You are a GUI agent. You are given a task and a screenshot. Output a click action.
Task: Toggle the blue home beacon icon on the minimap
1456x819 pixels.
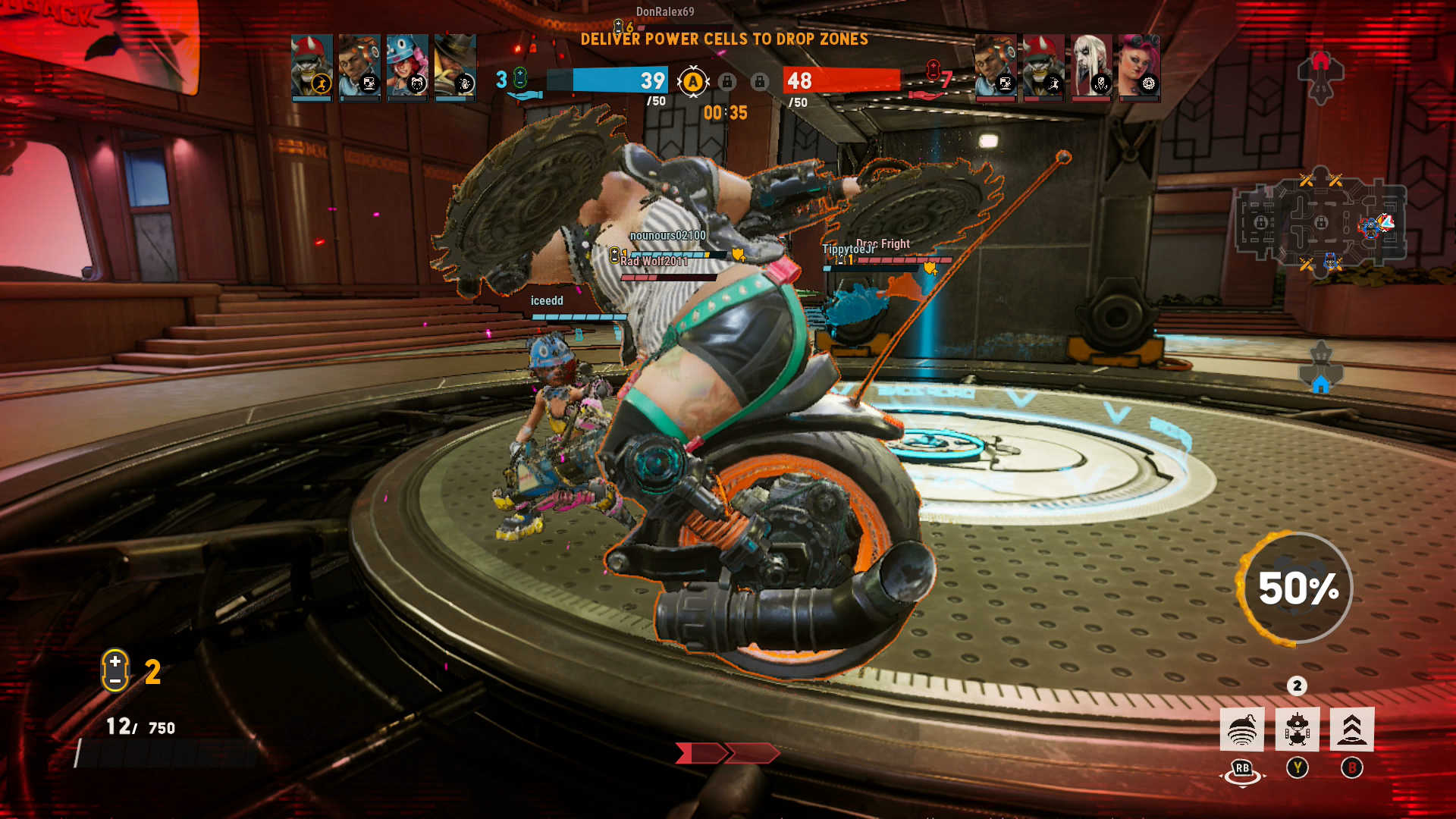point(1323,384)
